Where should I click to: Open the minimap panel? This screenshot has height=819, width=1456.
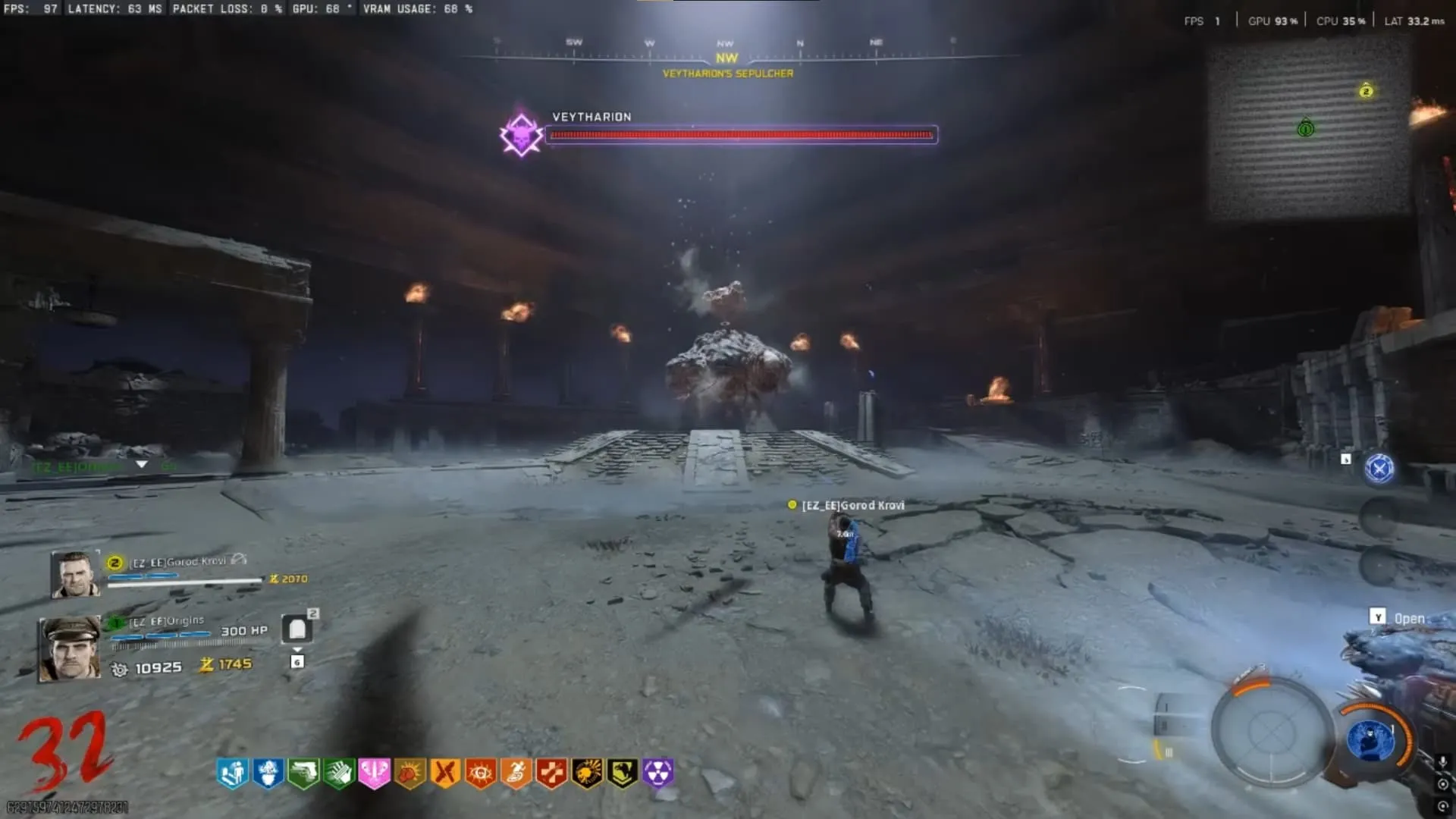coord(1309,127)
